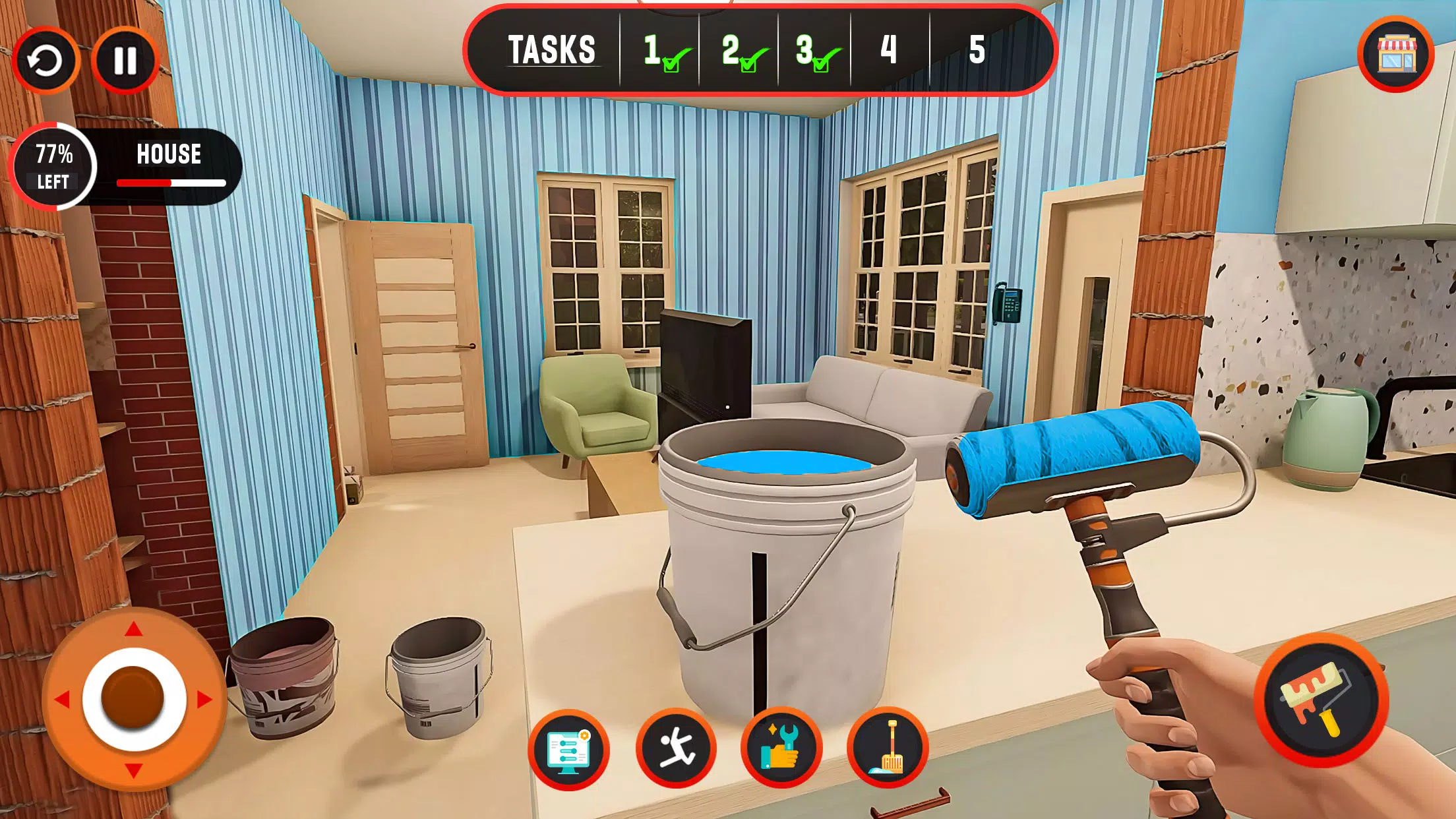Viewport: 1456px width, 819px height.
Task: Activate the running figure button
Action: click(x=676, y=749)
